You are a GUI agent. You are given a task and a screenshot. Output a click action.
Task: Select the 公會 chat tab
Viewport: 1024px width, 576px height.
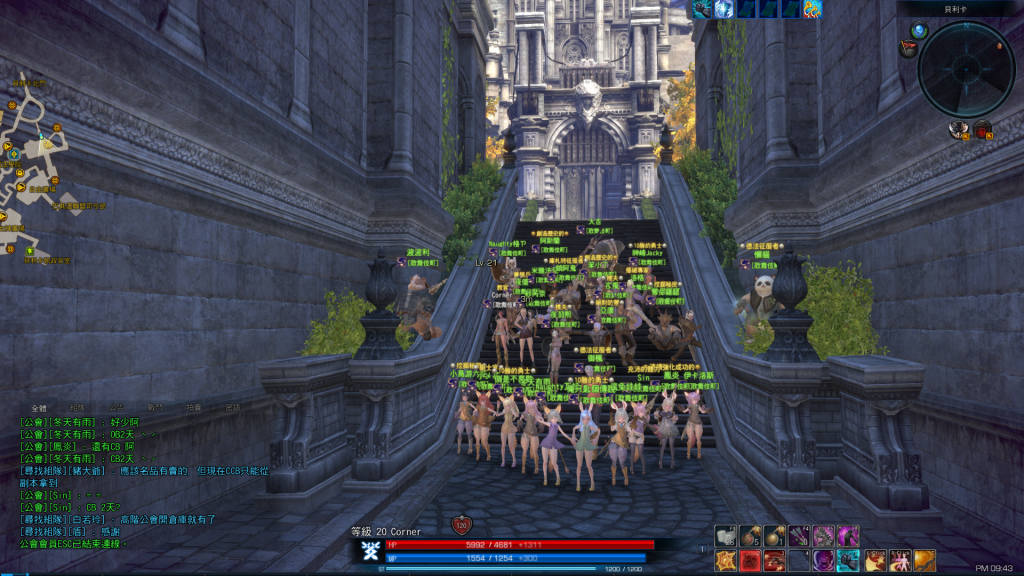(116, 408)
